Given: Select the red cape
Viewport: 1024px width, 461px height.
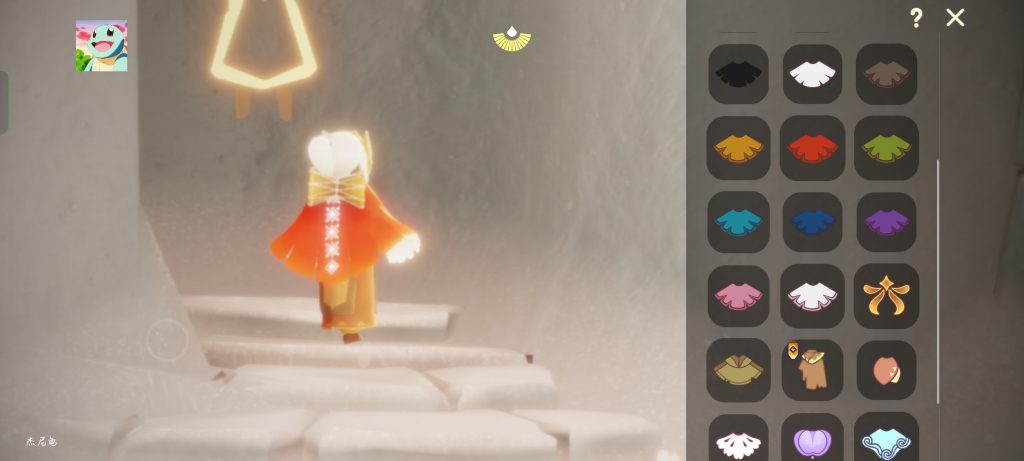Looking at the screenshot, I should (812, 148).
